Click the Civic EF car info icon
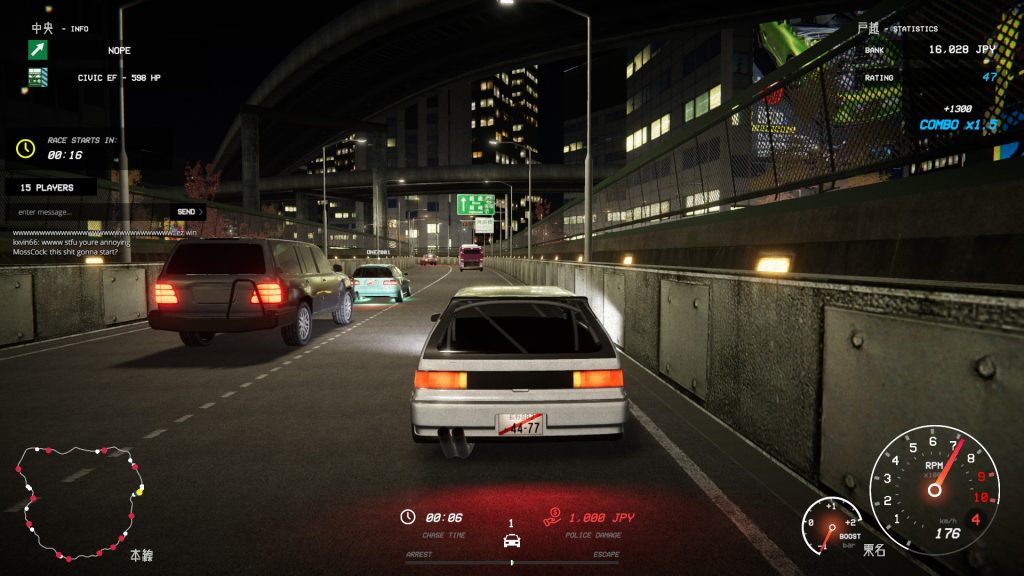Image resolution: width=1024 pixels, height=576 pixels. coord(38,77)
